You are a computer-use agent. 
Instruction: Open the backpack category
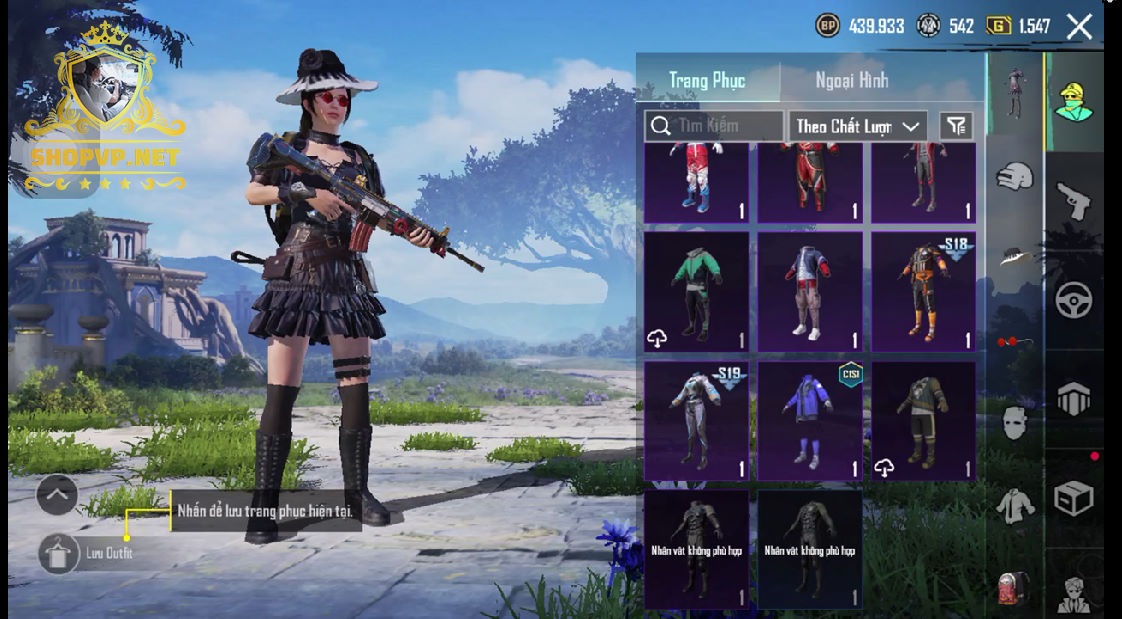point(1014,587)
